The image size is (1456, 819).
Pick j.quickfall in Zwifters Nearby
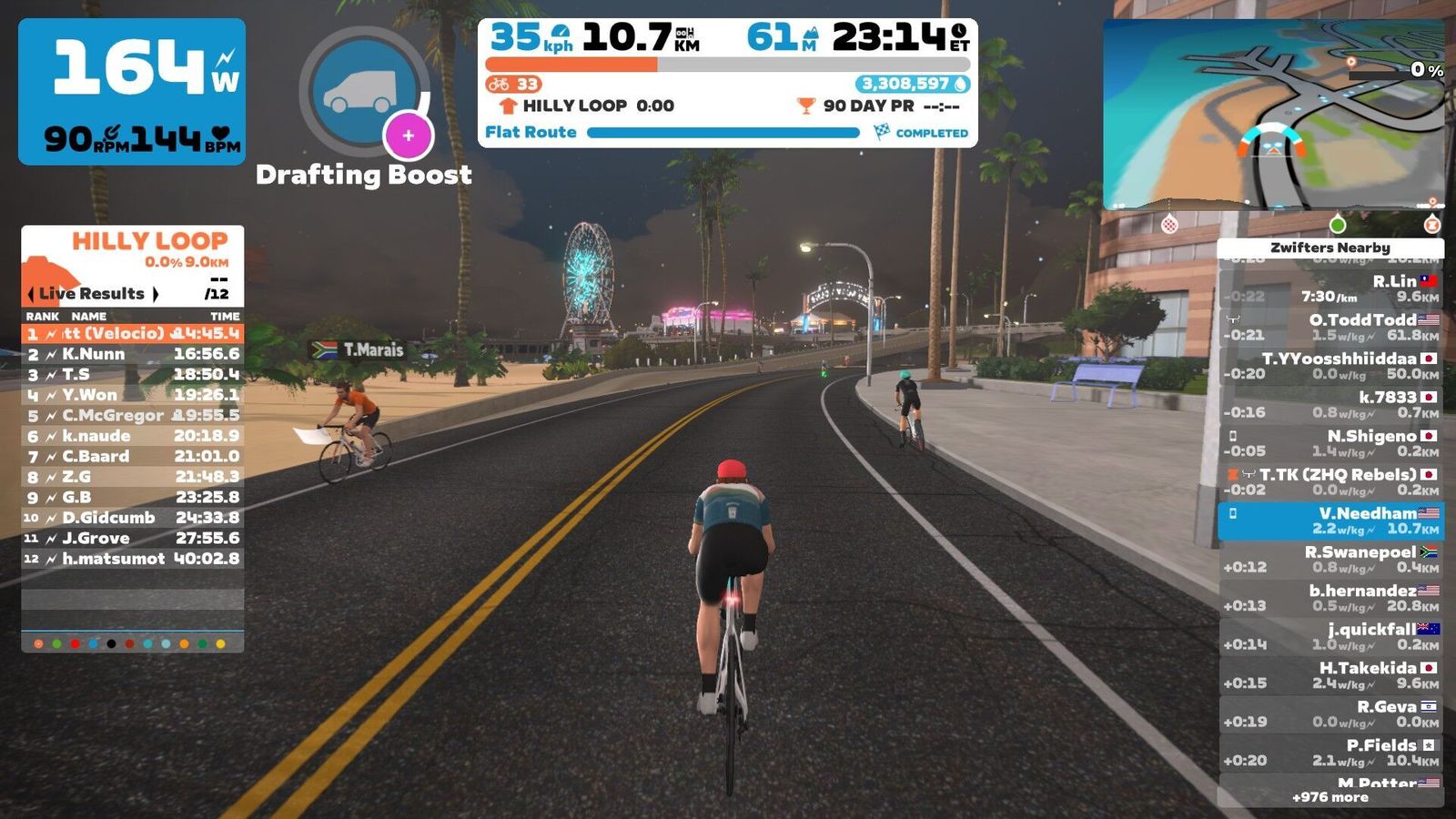1330,636
